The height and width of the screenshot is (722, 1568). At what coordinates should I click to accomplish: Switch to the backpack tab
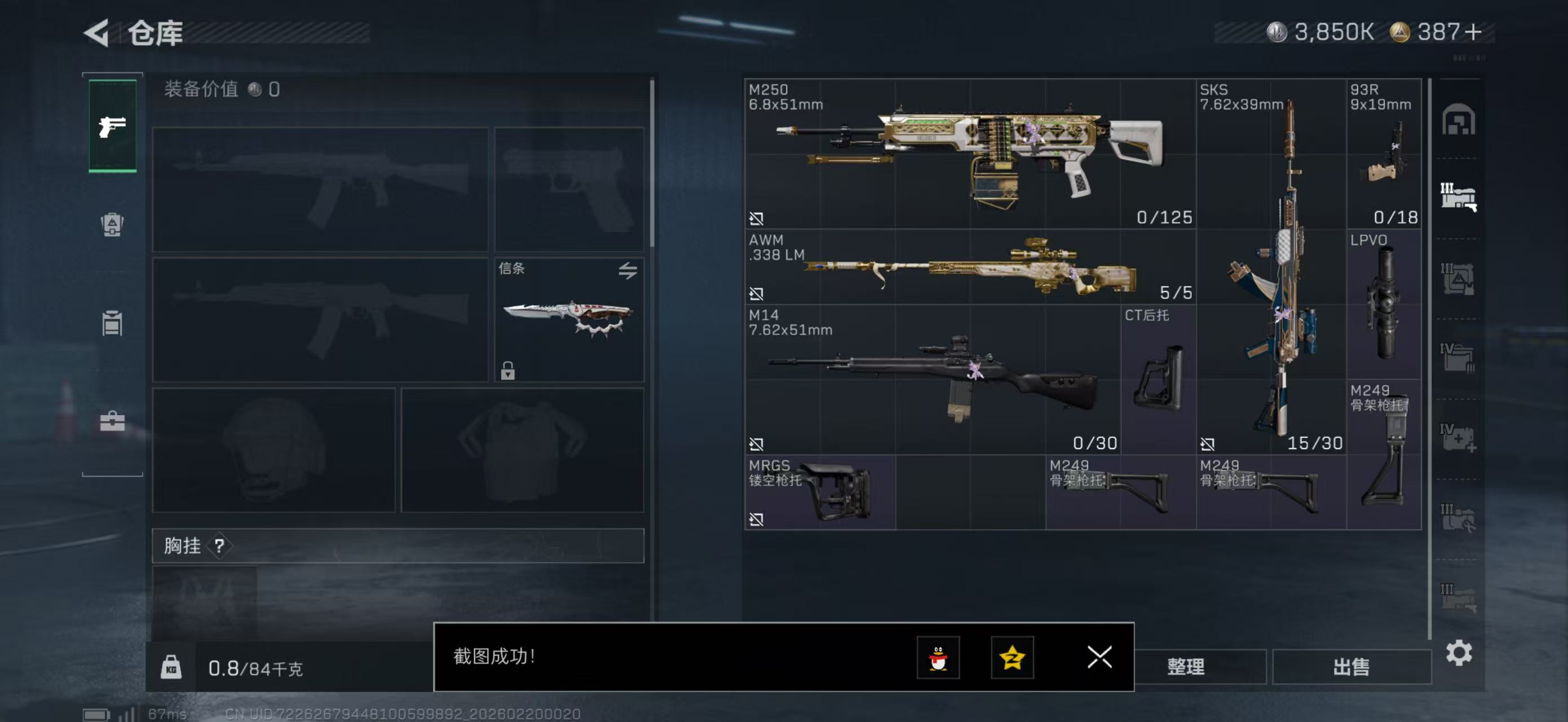click(112, 224)
